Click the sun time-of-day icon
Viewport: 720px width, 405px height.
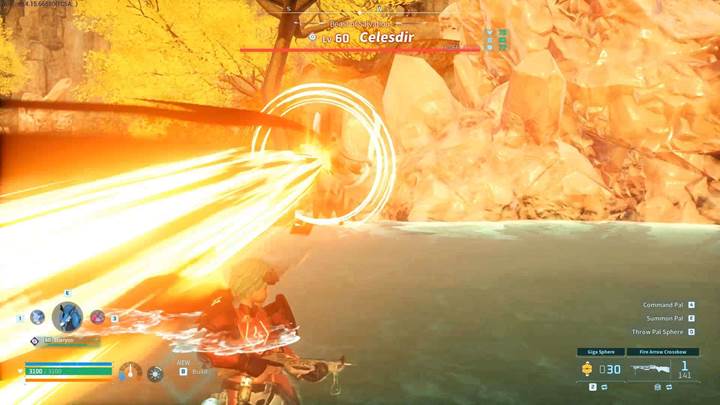pos(155,374)
